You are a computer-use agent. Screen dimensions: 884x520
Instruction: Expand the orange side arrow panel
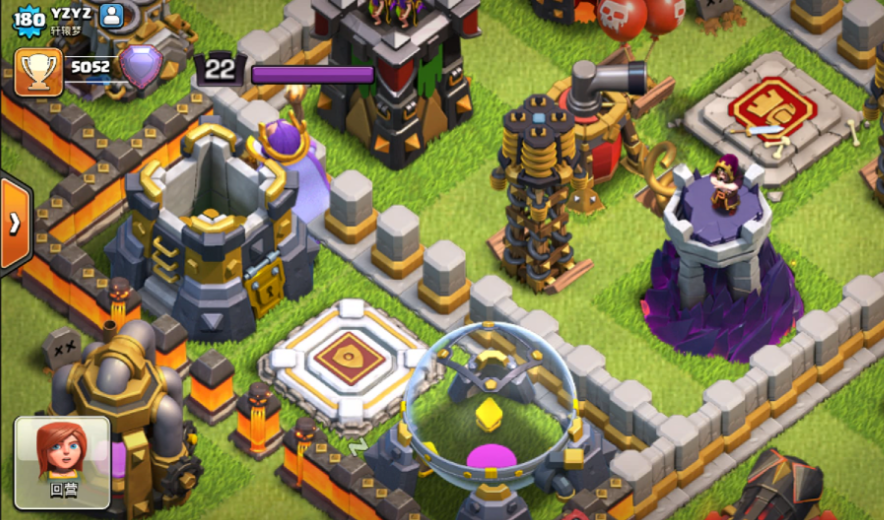click(x=14, y=223)
